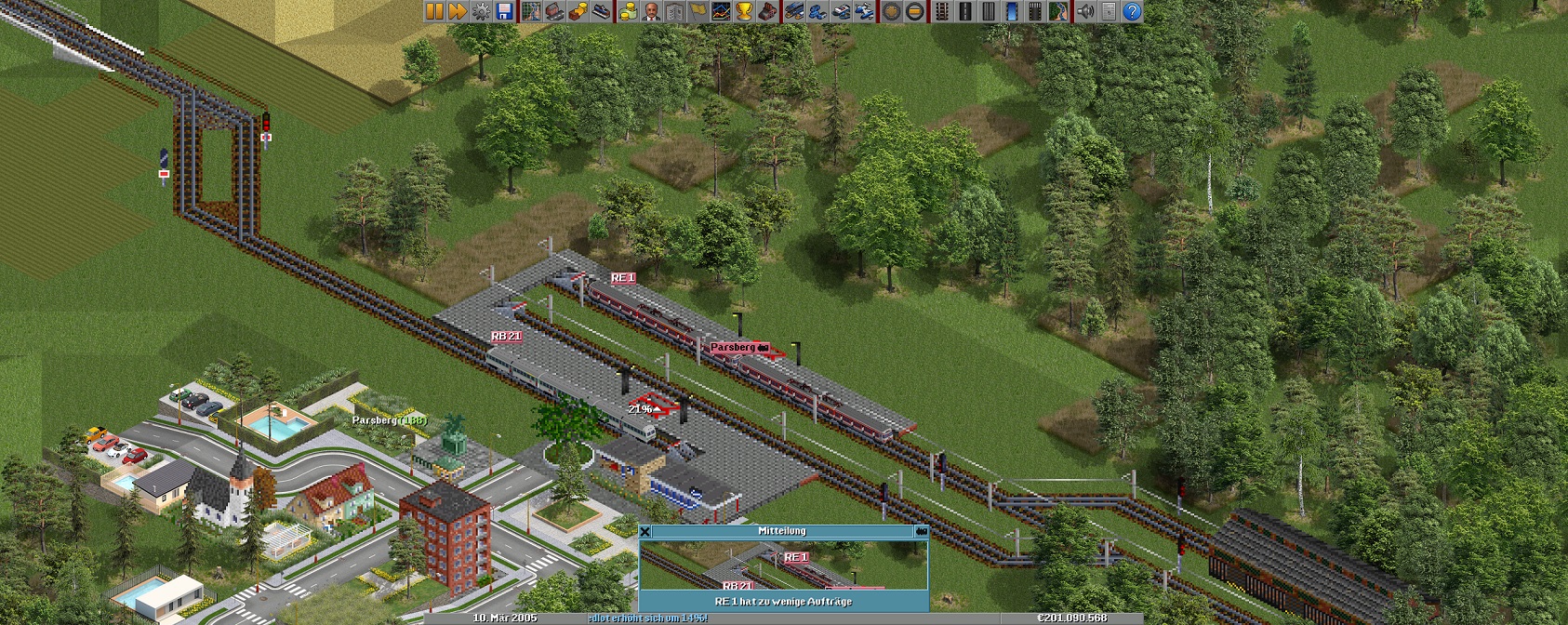Pause the game with the pause button

tap(434, 11)
